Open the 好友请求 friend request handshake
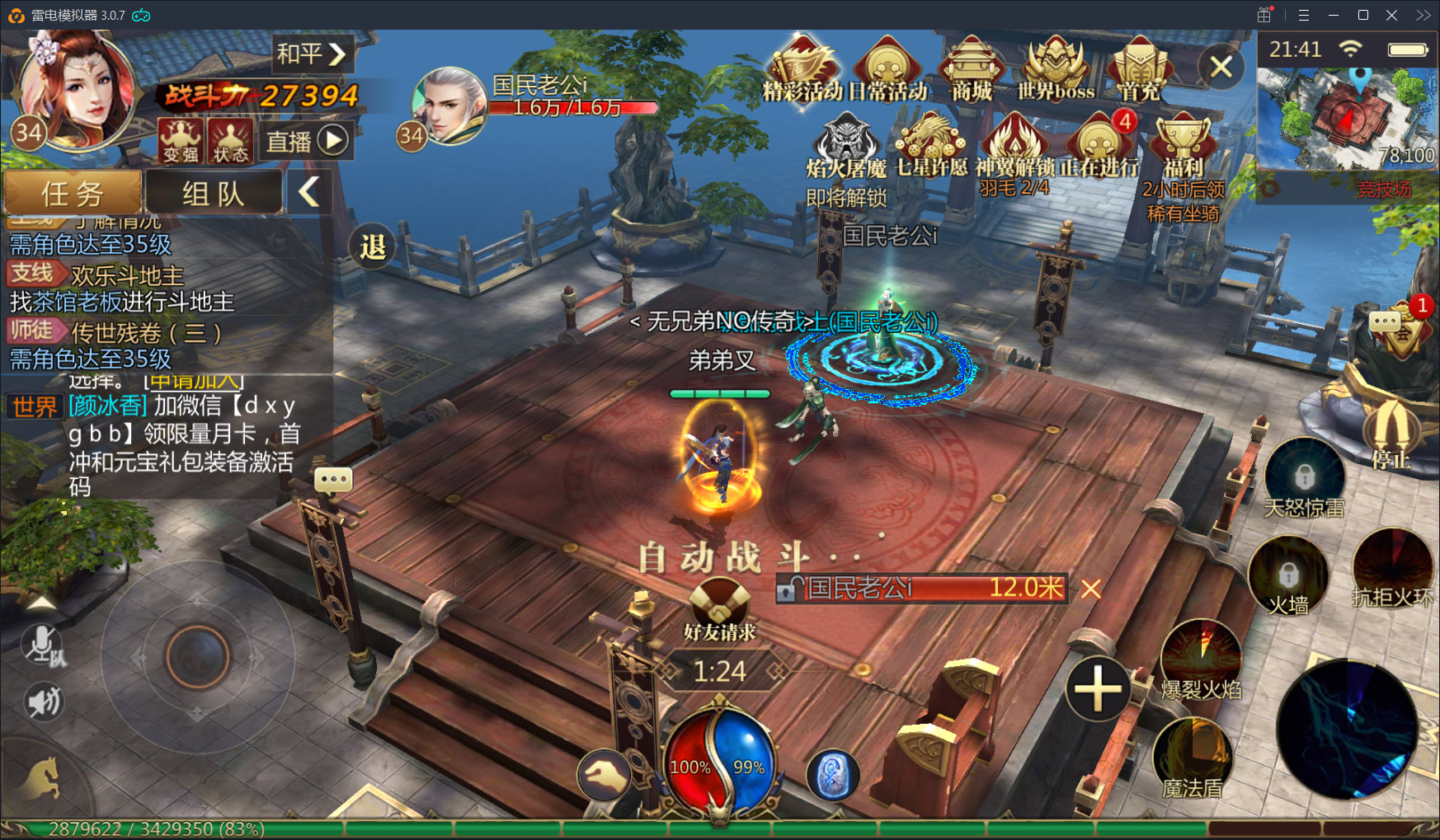The image size is (1440, 840). (719, 608)
